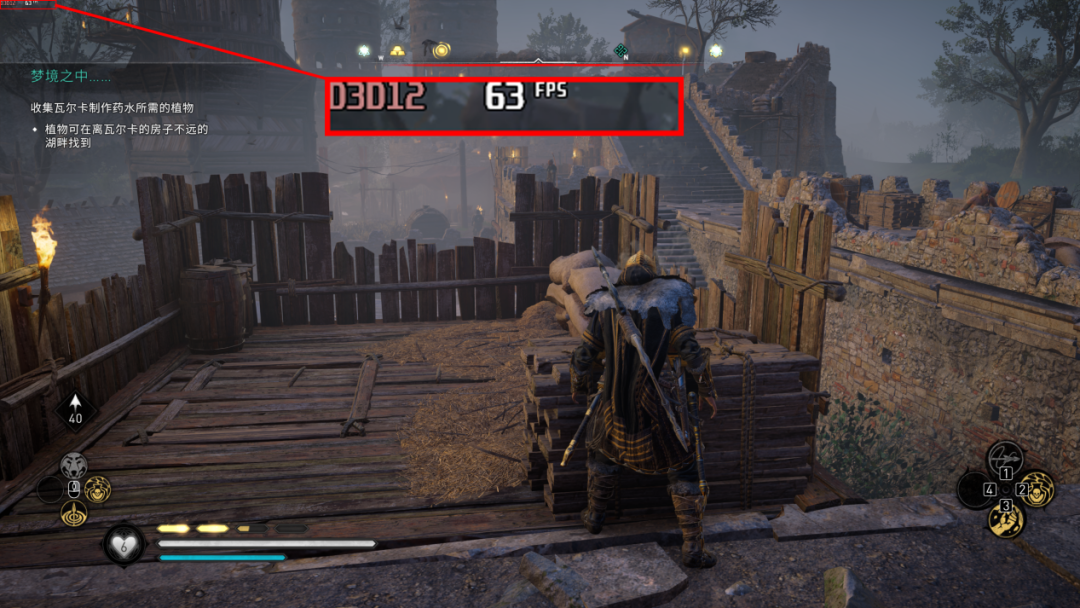This screenshot has width=1080, height=608.
Task: Use the poison skull ability beside the mouse icon
Action: 97,489
